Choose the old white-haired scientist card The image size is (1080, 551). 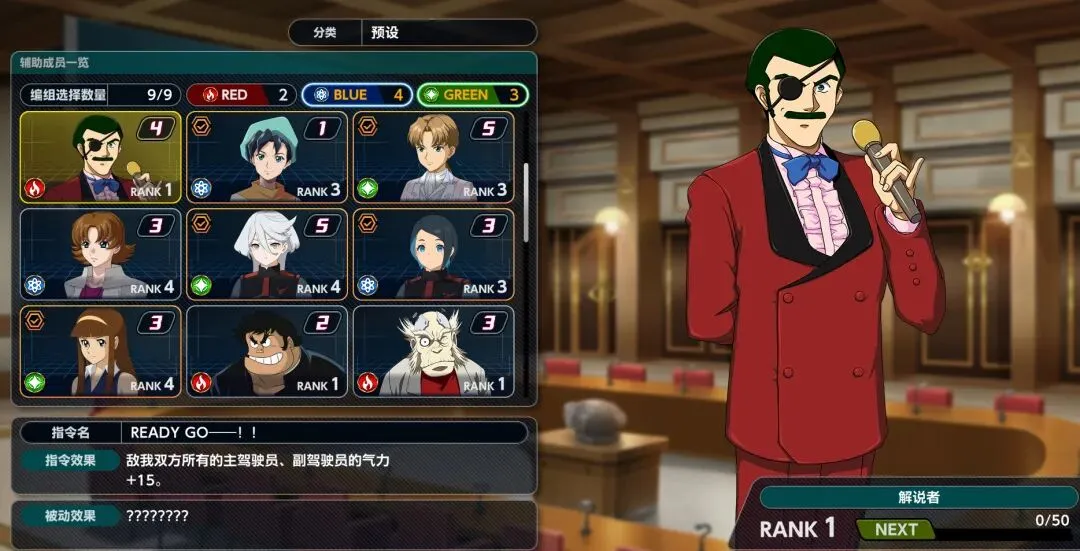(x=433, y=351)
